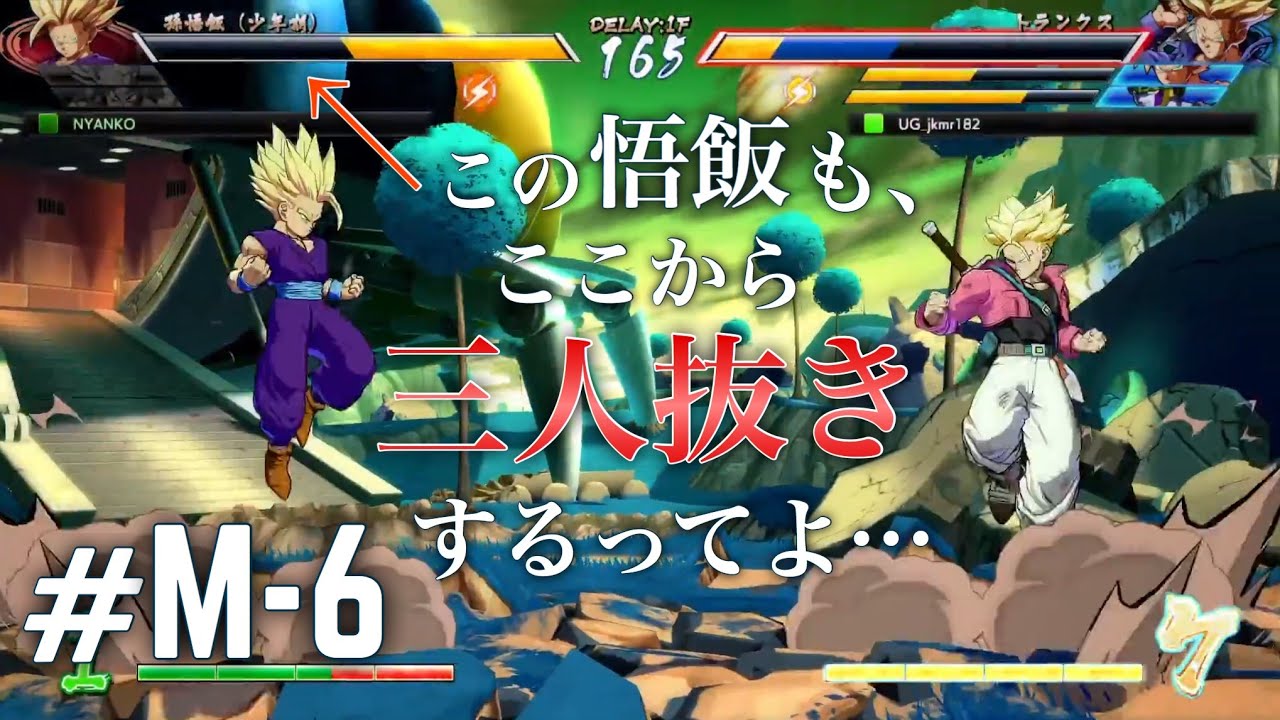Click the right player's Sparking lightning icon
The width and height of the screenshot is (1280, 720).
click(800, 88)
